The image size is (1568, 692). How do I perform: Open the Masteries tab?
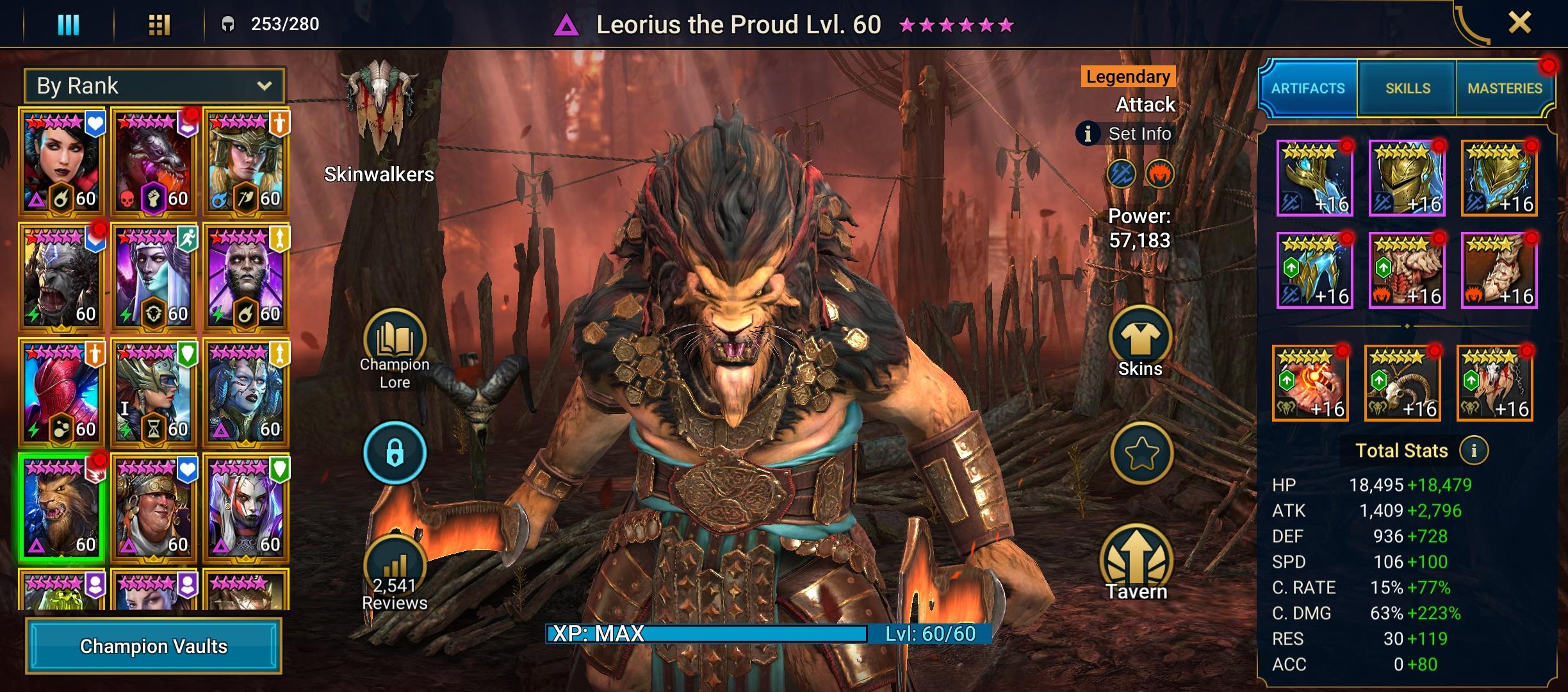(x=1505, y=88)
